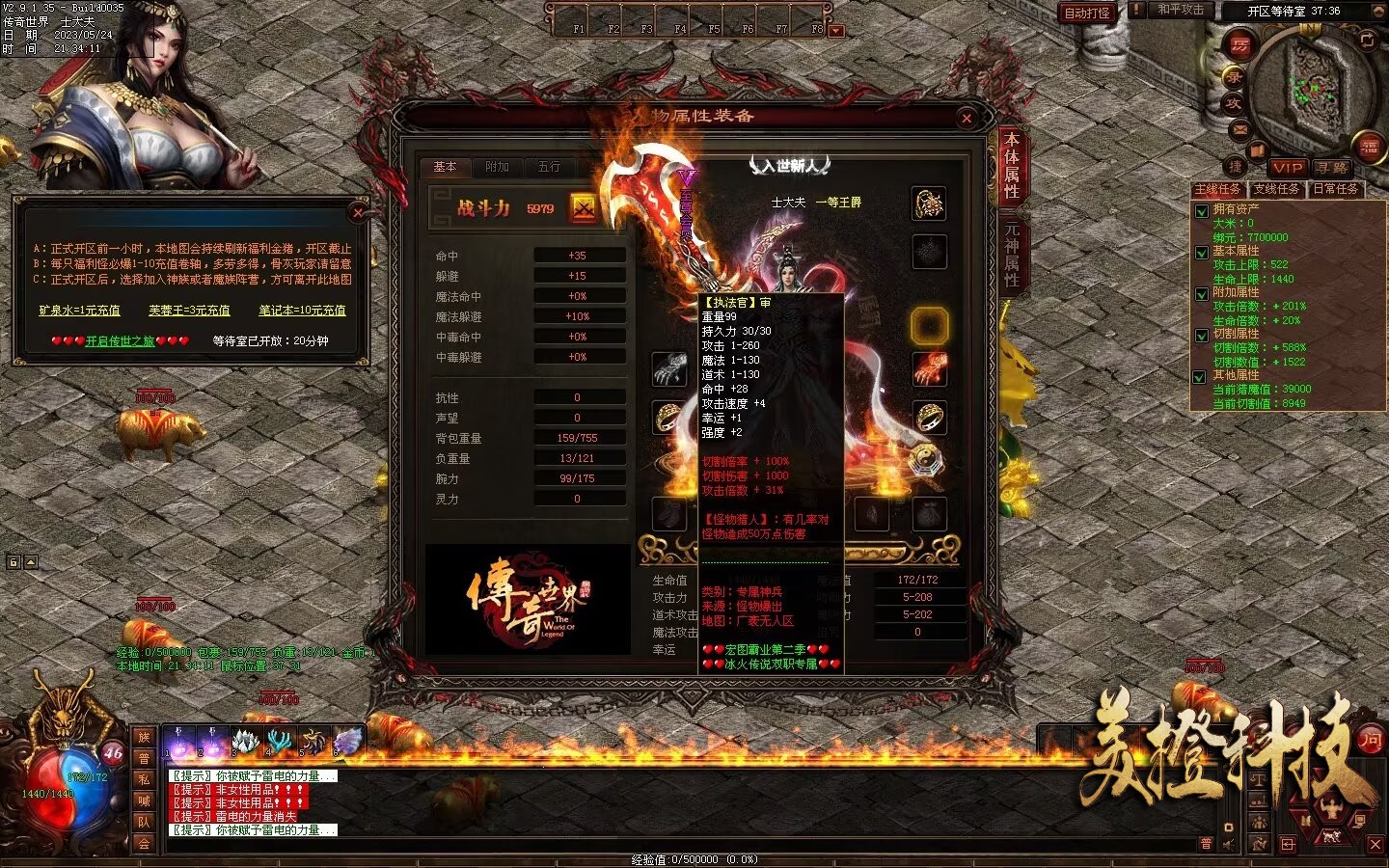Select the 本体属性 side tab
The width and height of the screenshot is (1389, 868).
(1012, 166)
